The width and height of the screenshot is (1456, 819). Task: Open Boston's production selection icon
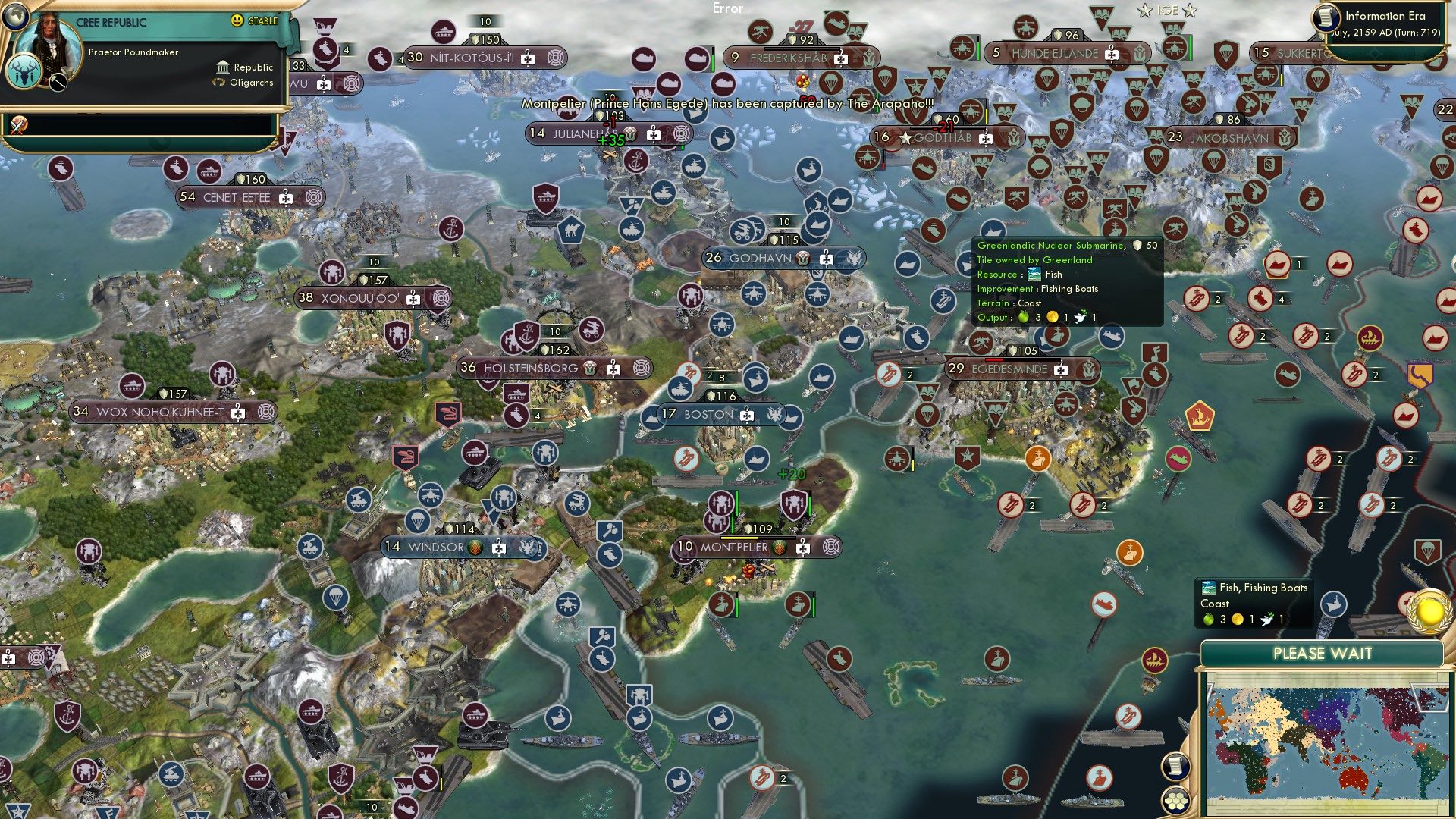tap(746, 416)
